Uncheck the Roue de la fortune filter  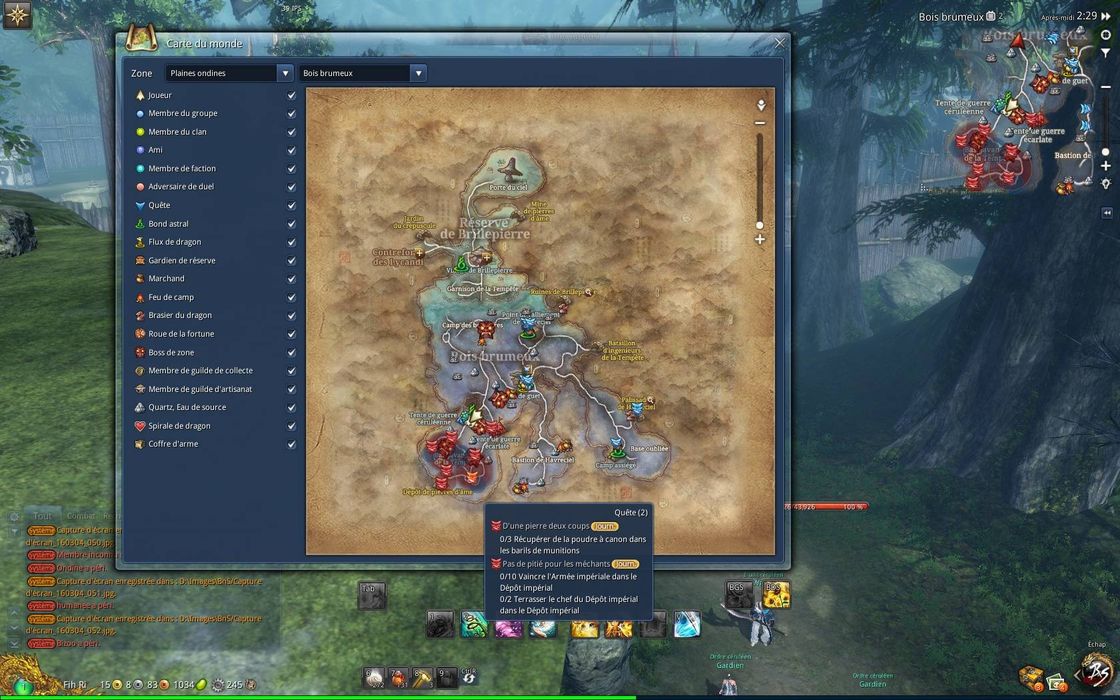point(292,334)
